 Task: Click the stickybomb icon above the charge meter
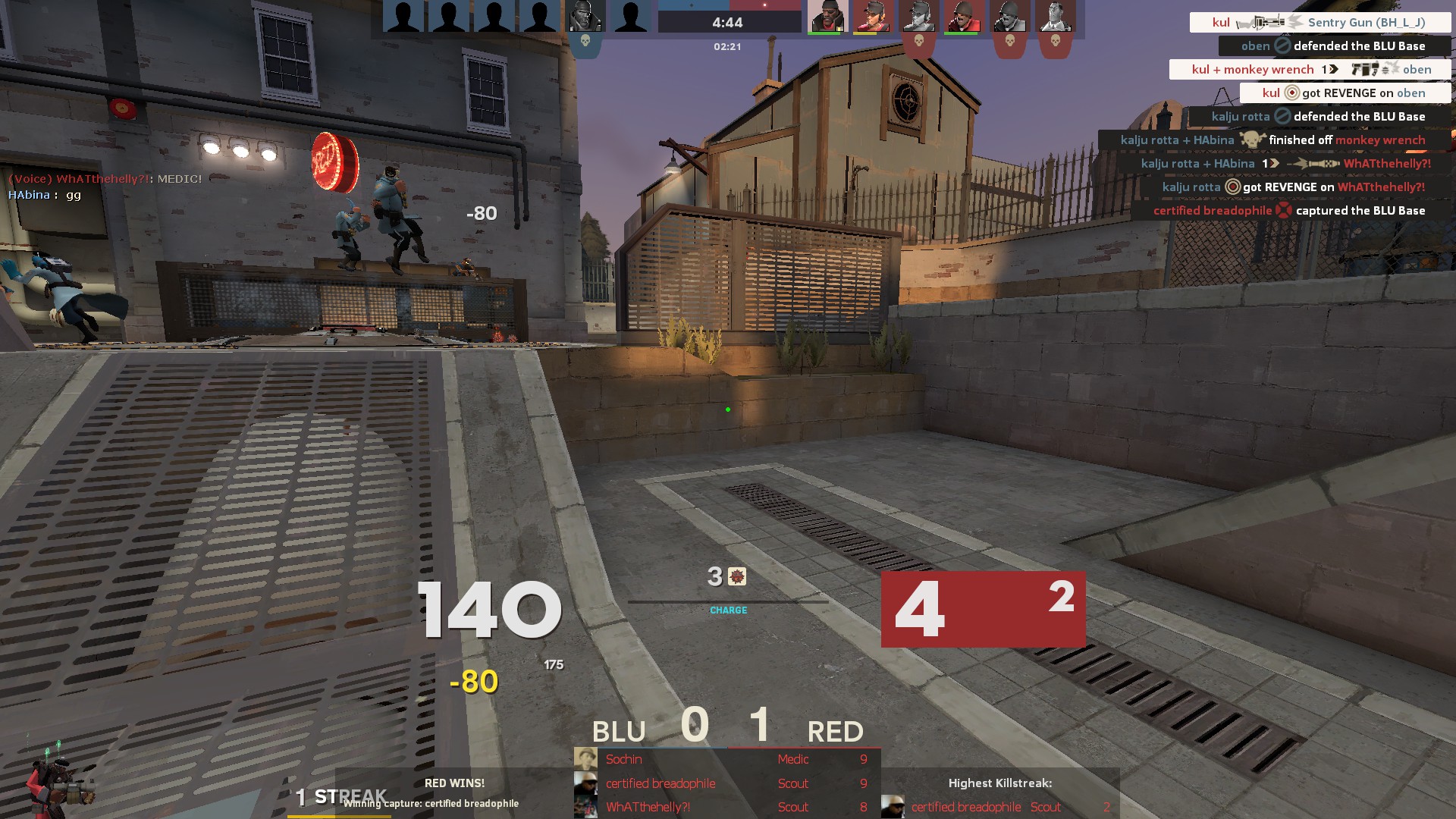[737, 577]
